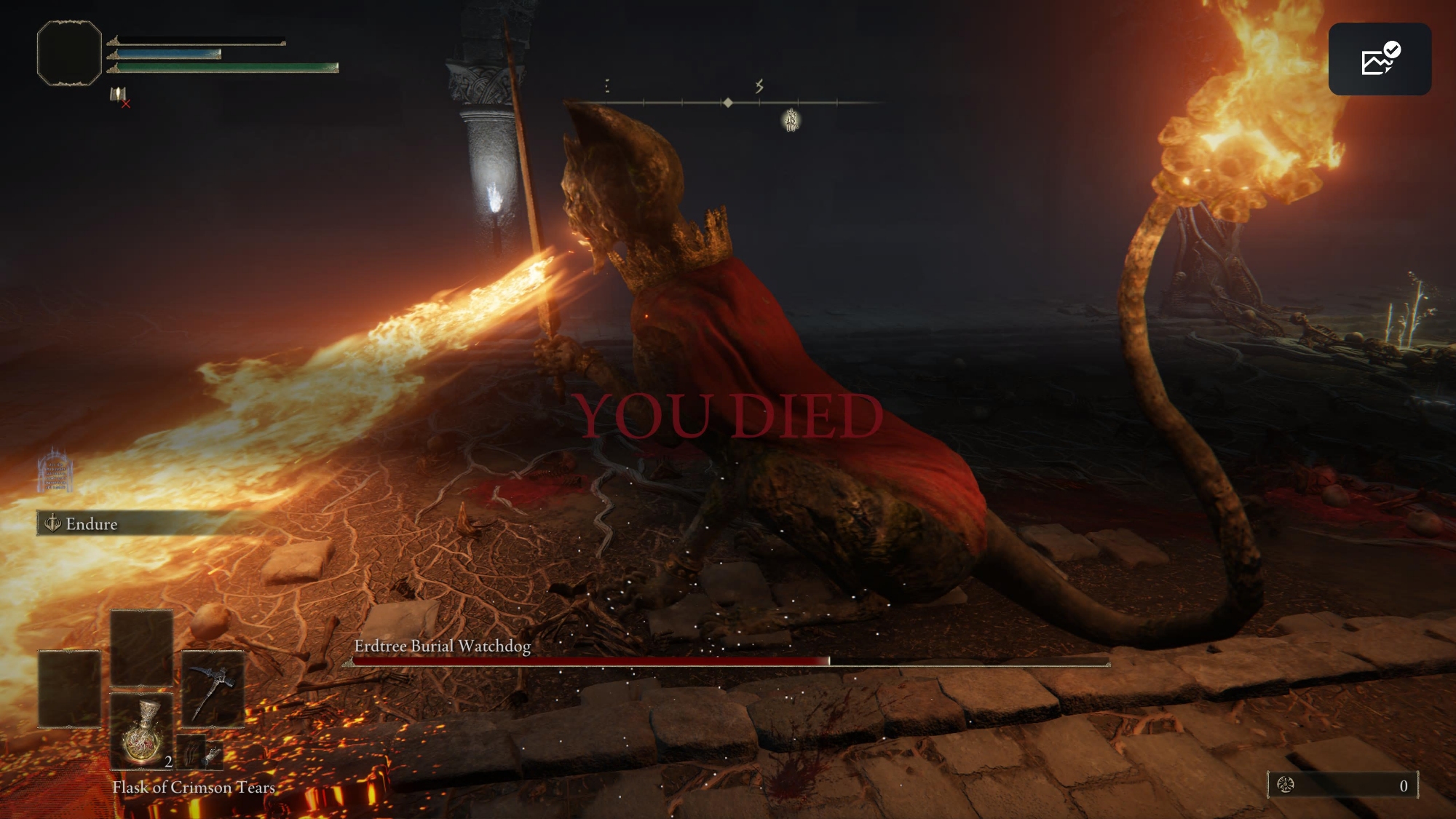Click the compass bar at top

[x=728, y=103]
